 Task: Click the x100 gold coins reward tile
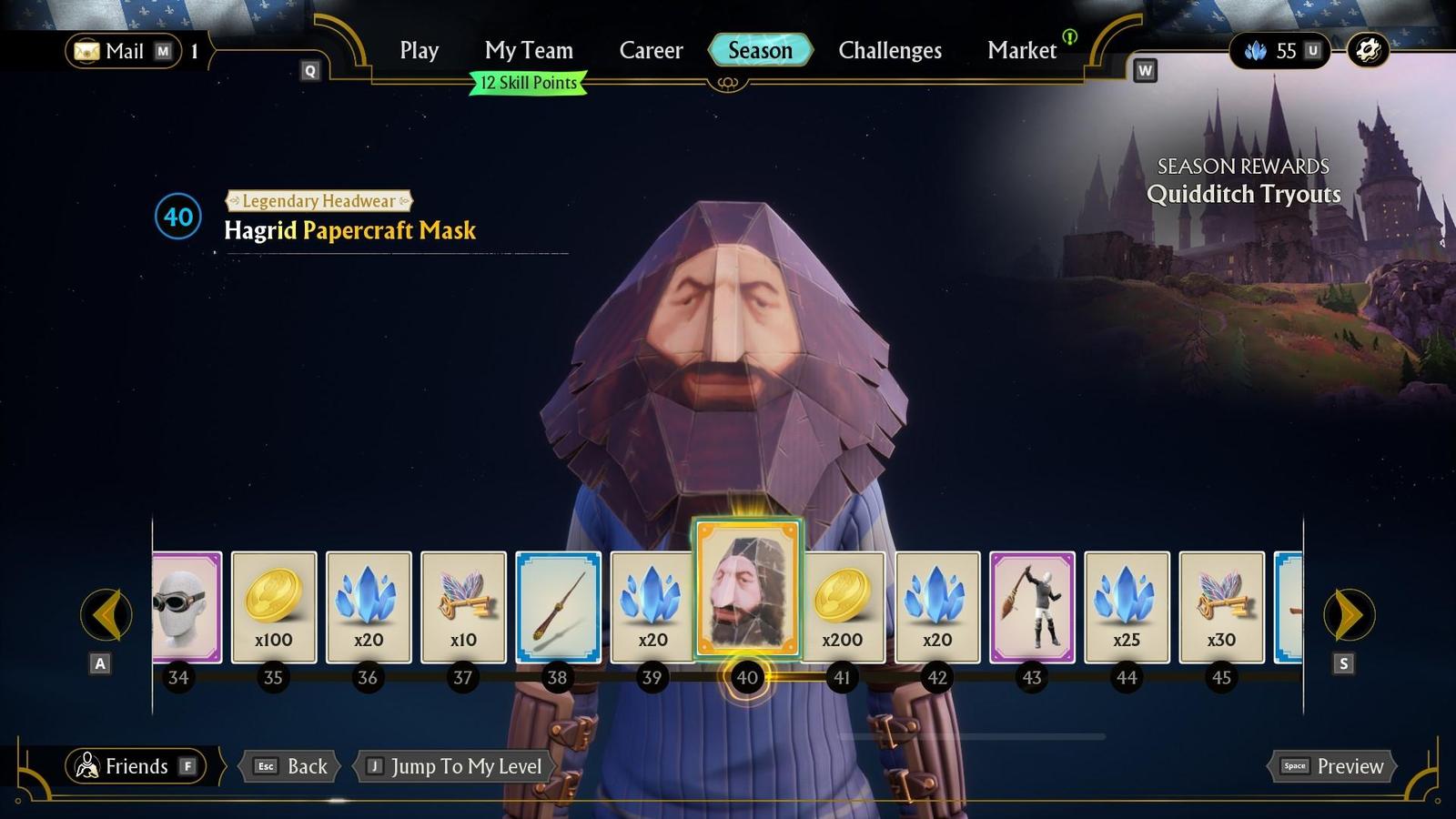coord(274,607)
